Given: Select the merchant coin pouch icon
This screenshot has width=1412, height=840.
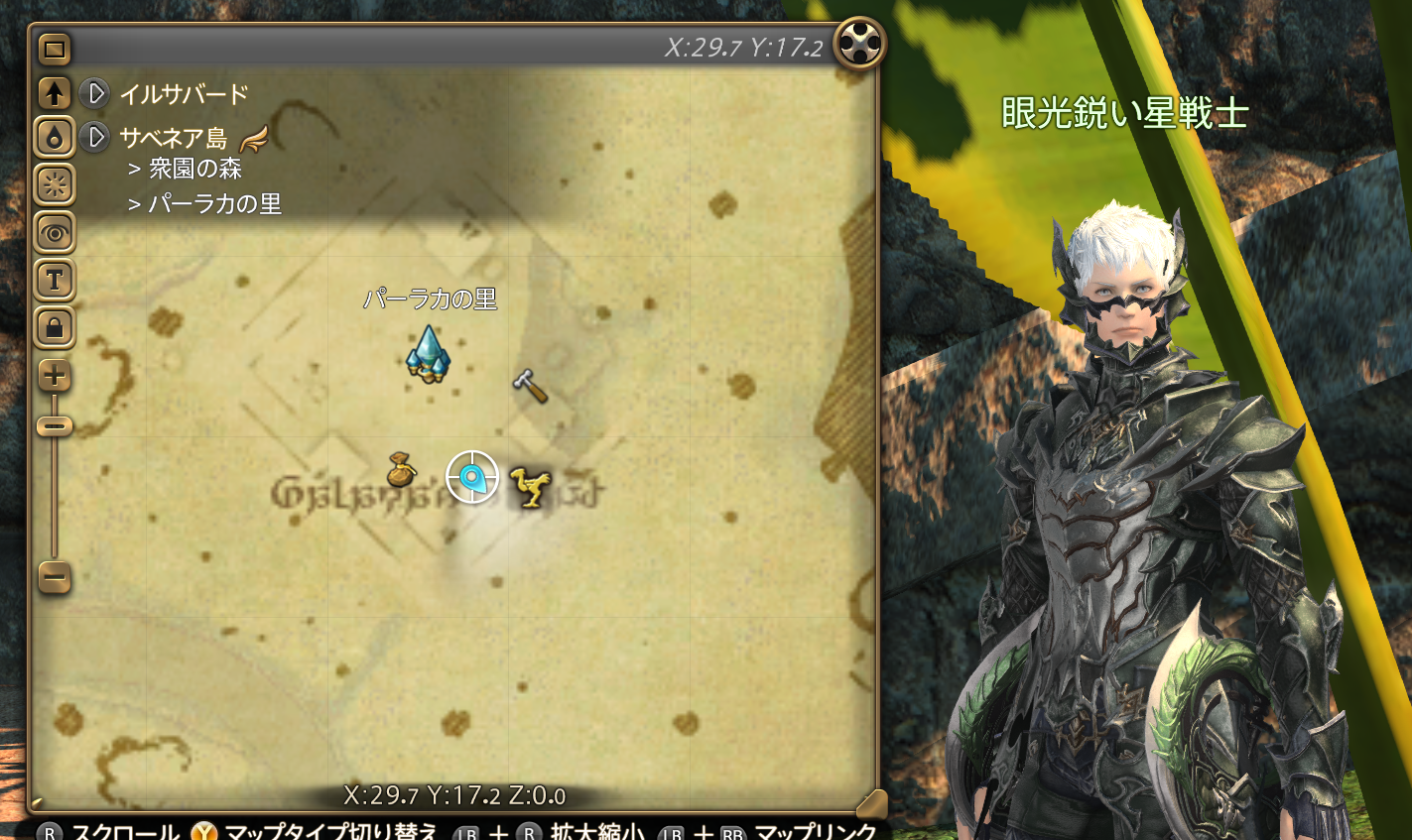Looking at the screenshot, I should (400, 475).
